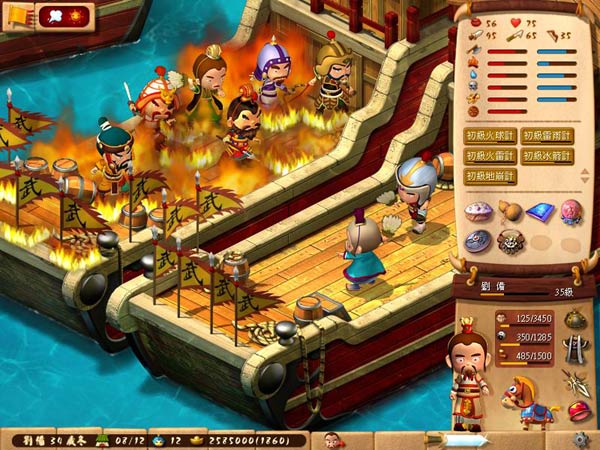Click the helmet equipment slot
The image size is (600, 450).
577,319
